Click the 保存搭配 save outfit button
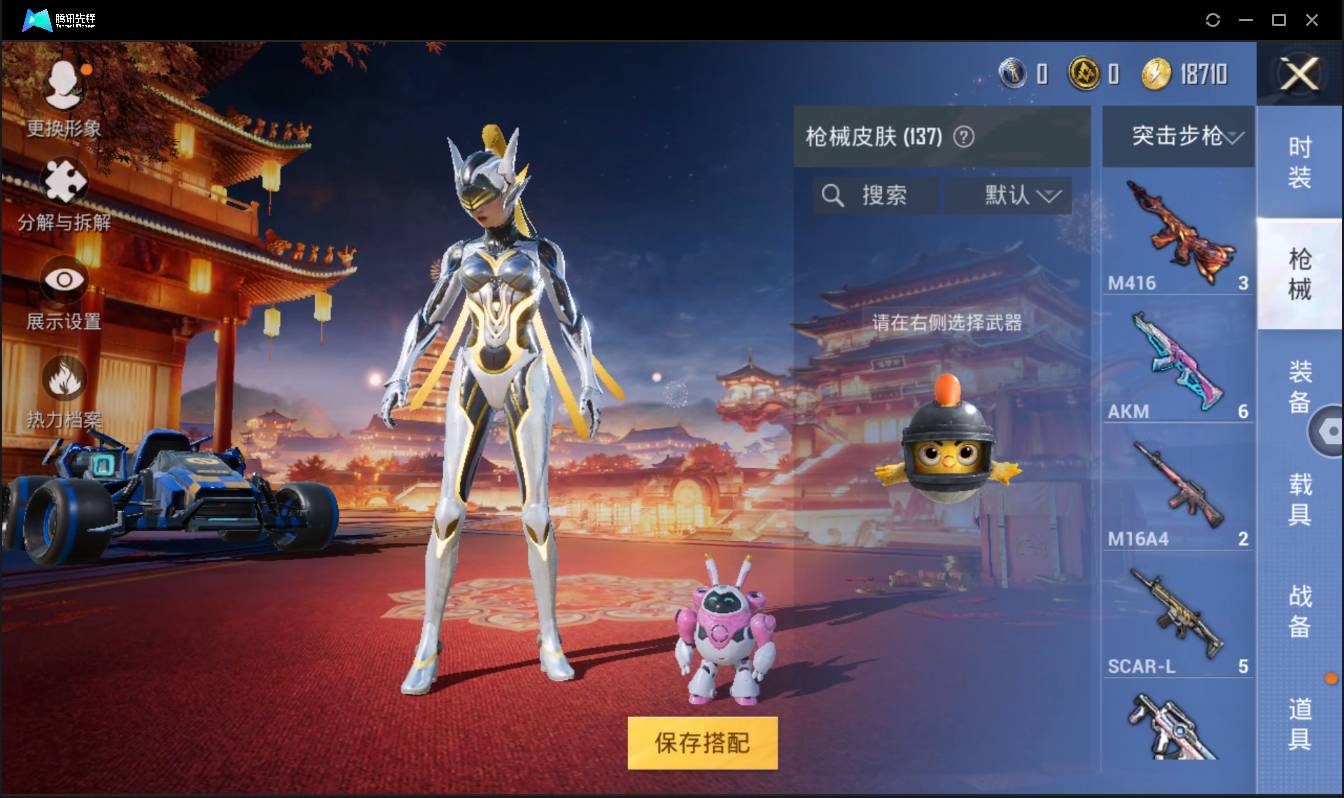Screen dimensions: 1344x798 click(x=701, y=744)
